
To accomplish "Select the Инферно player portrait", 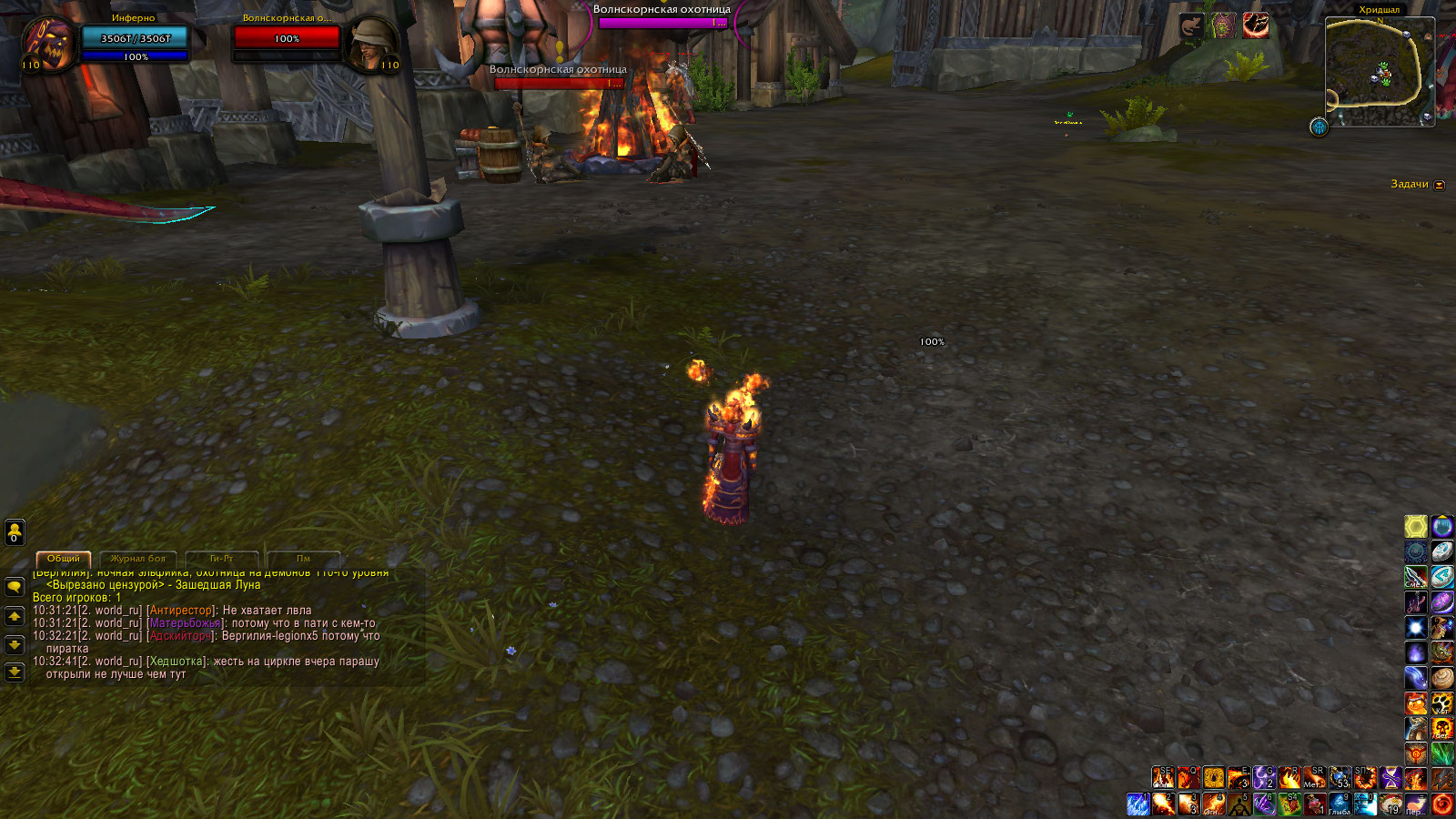I will point(47,45).
